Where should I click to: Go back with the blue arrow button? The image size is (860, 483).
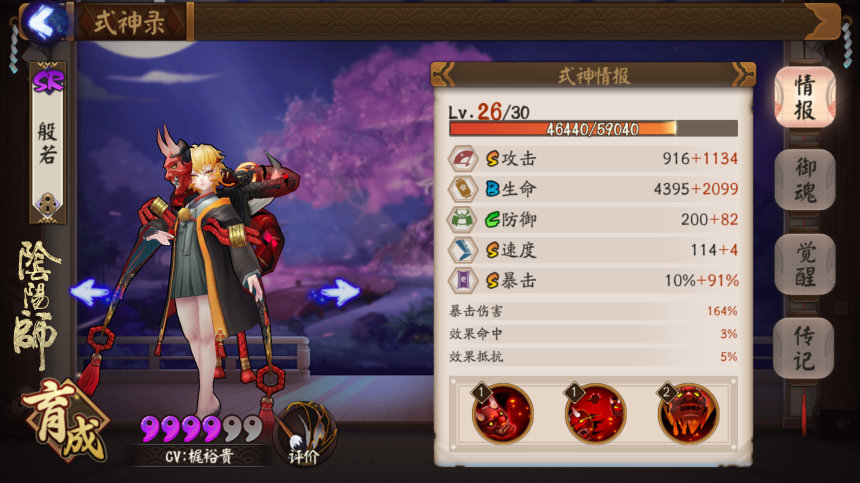click(x=41, y=19)
